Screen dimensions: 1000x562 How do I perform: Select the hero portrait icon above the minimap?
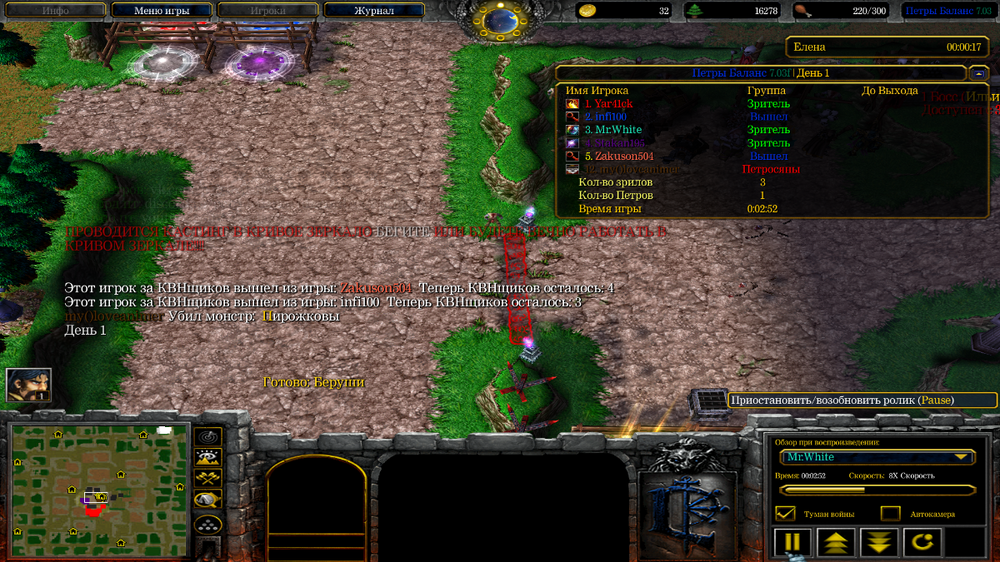pyautogui.click(x=28, y=385)
